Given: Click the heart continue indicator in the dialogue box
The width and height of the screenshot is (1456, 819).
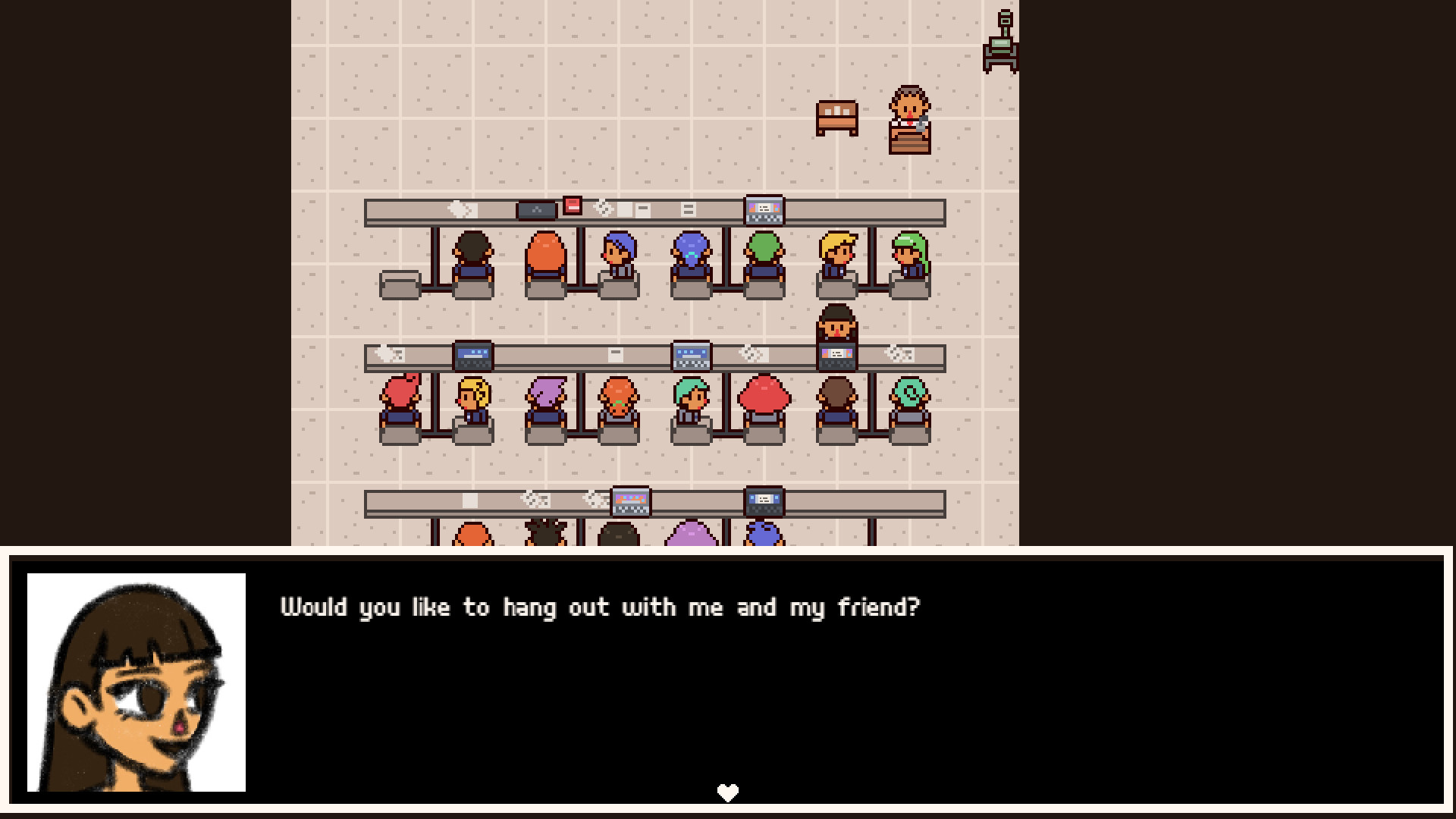Looking at the screenshot, I should [x=728, y=792].
